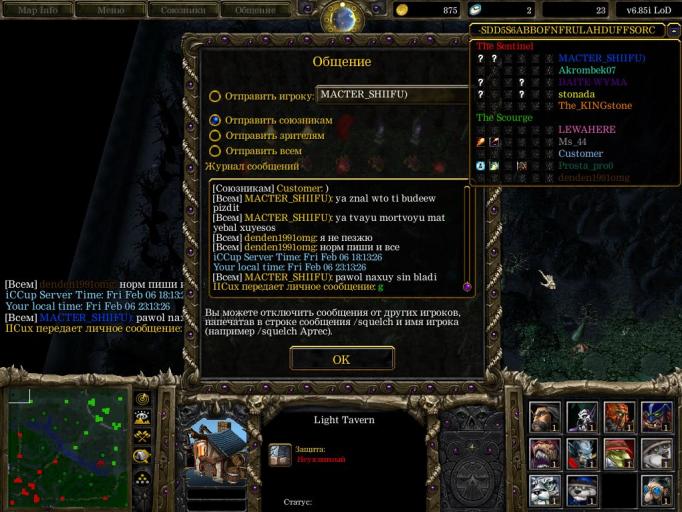Choose the green-skinned hero with red hat
Image resolution: width=682 pixels, height=512 pixels.
pyautogui.click(x=619, y=452)
